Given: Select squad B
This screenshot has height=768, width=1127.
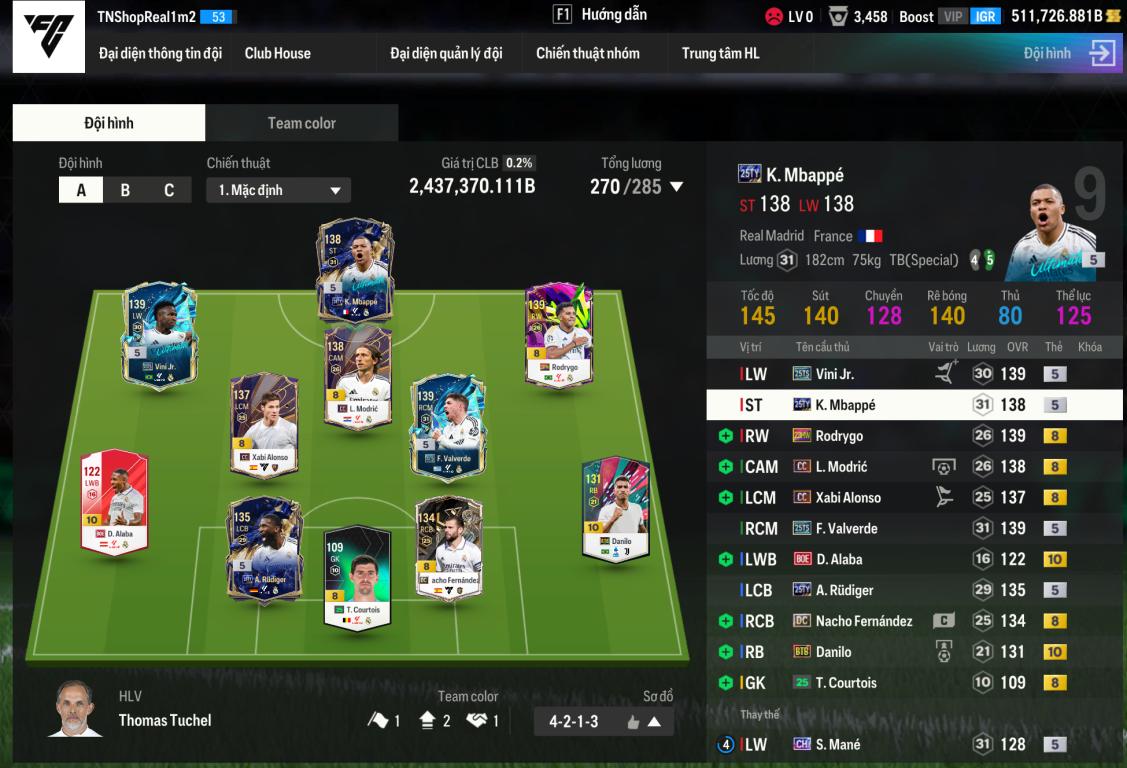Looking at the screenshot, I should click(125, 190).
